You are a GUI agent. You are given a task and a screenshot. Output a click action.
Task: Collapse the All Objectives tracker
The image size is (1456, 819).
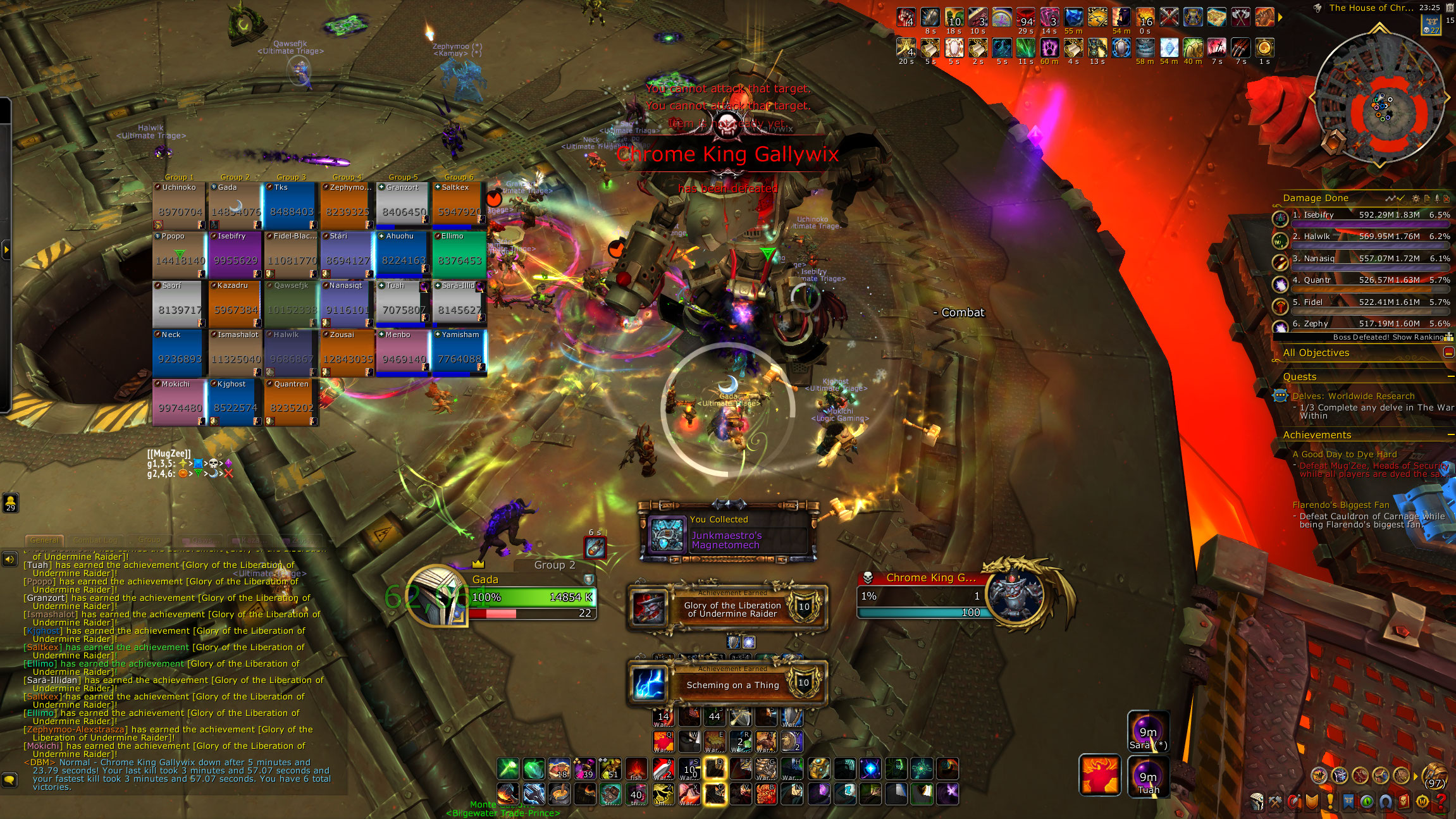point(1448,353)
